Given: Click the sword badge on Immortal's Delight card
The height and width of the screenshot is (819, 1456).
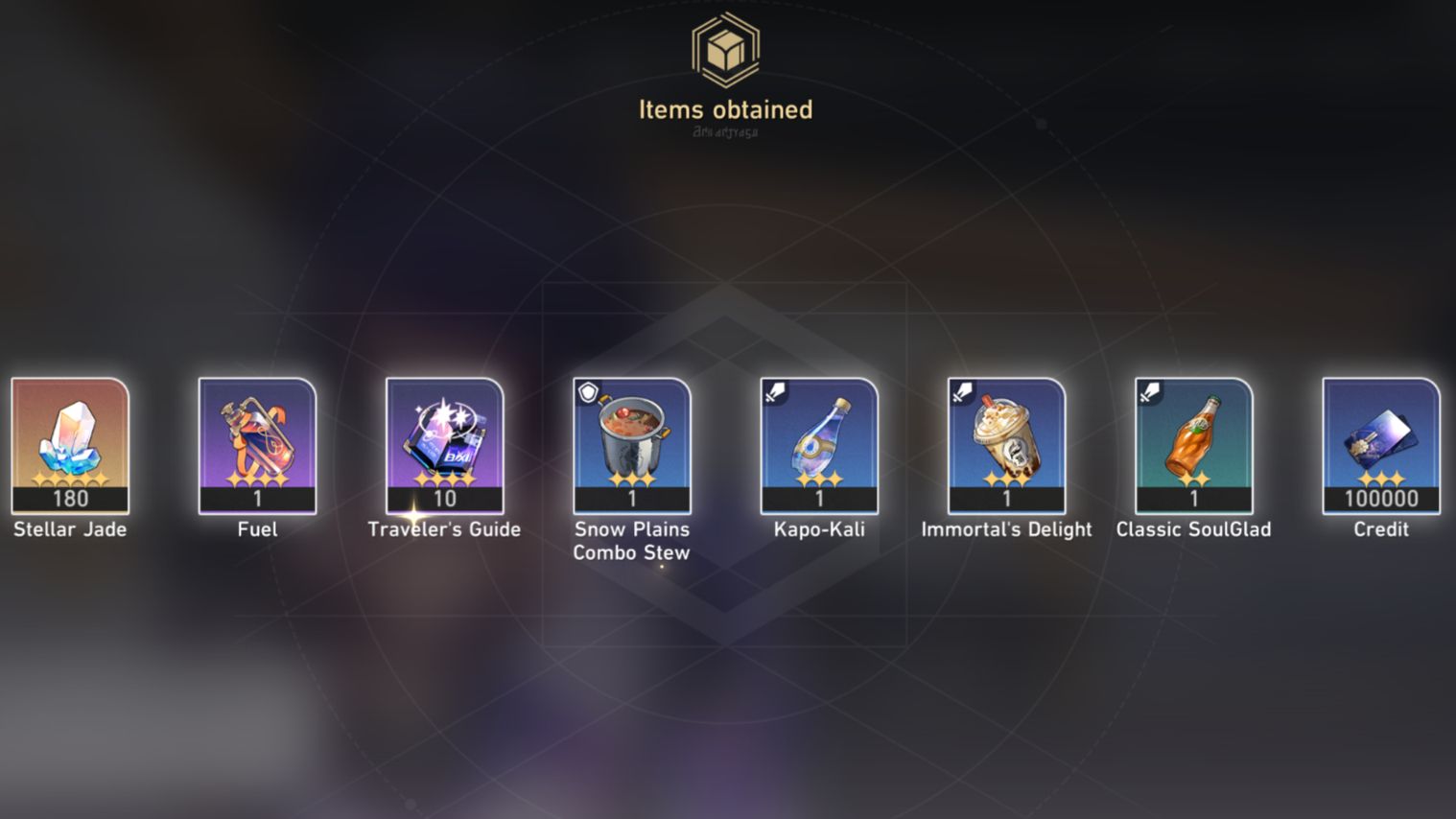Looking at the screenshot, I should pyautogui.click(x=960, y=390).
